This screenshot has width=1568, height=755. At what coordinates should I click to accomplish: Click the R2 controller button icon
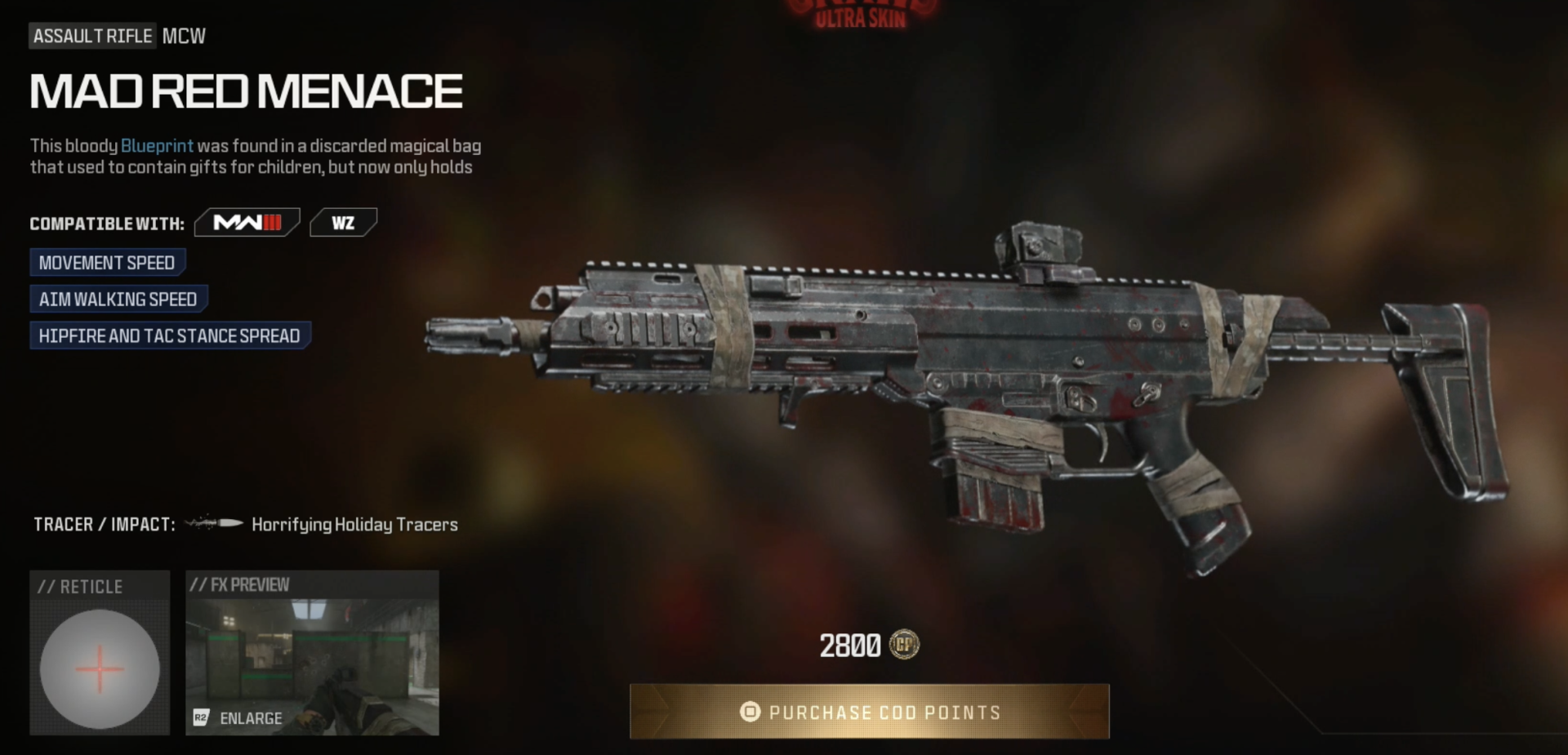(200, 718)
